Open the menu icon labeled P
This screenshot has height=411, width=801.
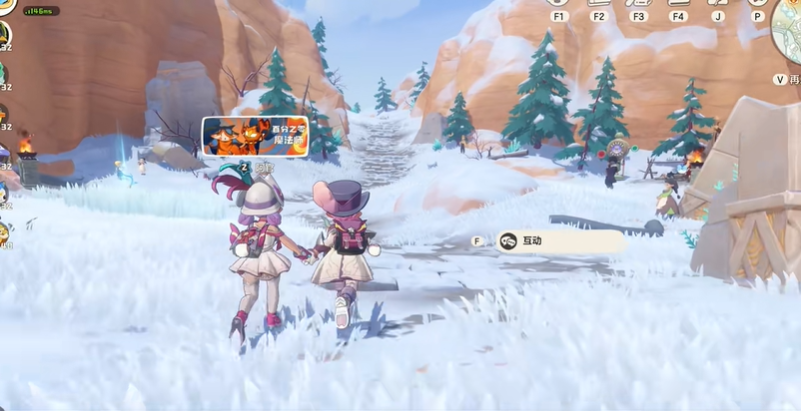pyautogui.click(x=758, y=4)
